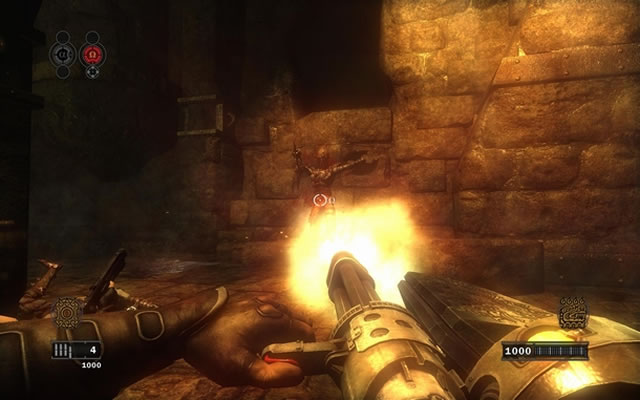Click the round sigil above the left ammo counter
Screen dimensions: 640x400
67,313
